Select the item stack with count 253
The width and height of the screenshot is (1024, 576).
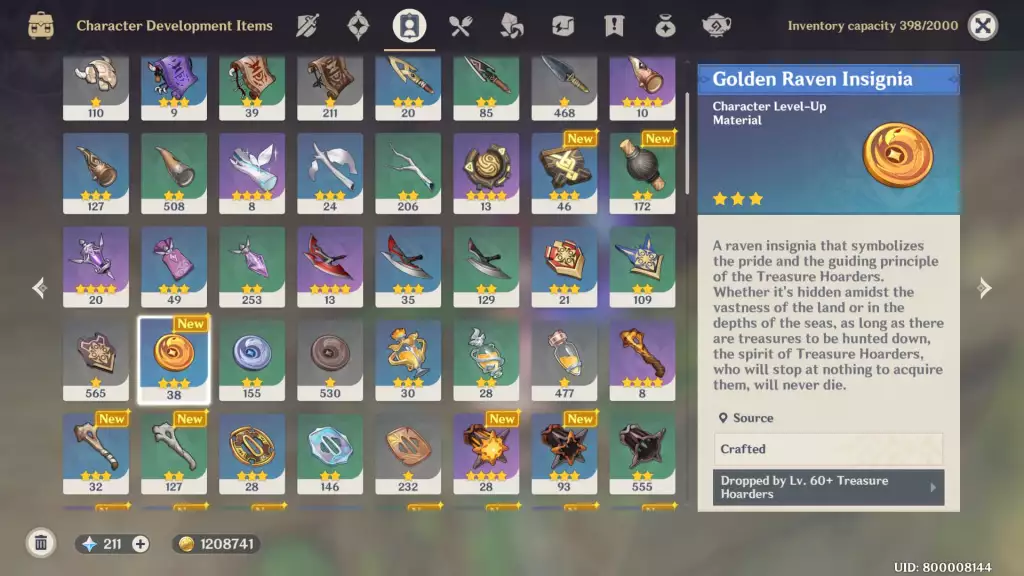(x=252, y=266)
